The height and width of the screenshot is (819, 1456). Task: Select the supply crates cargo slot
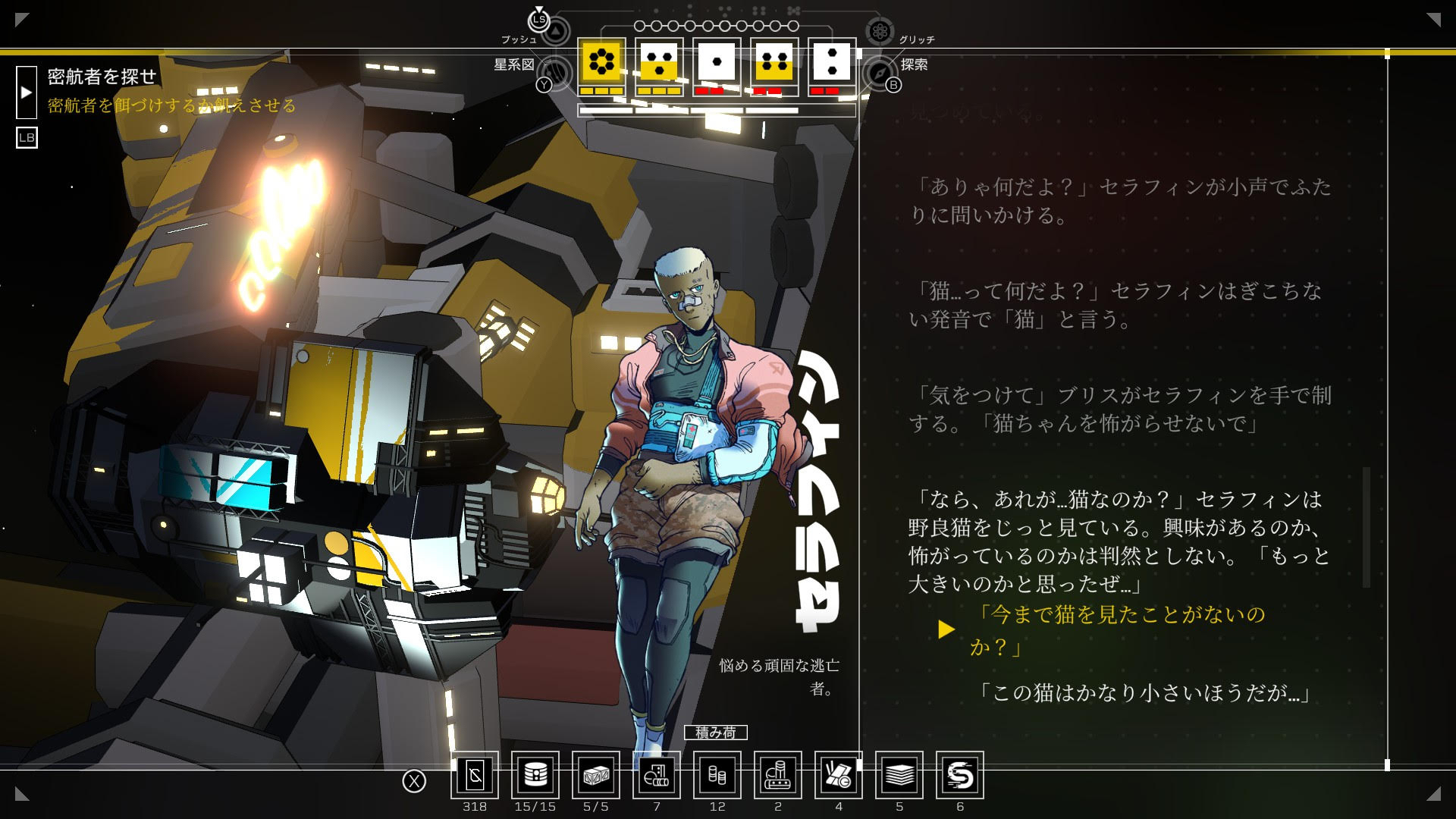(x=596, y=775)
